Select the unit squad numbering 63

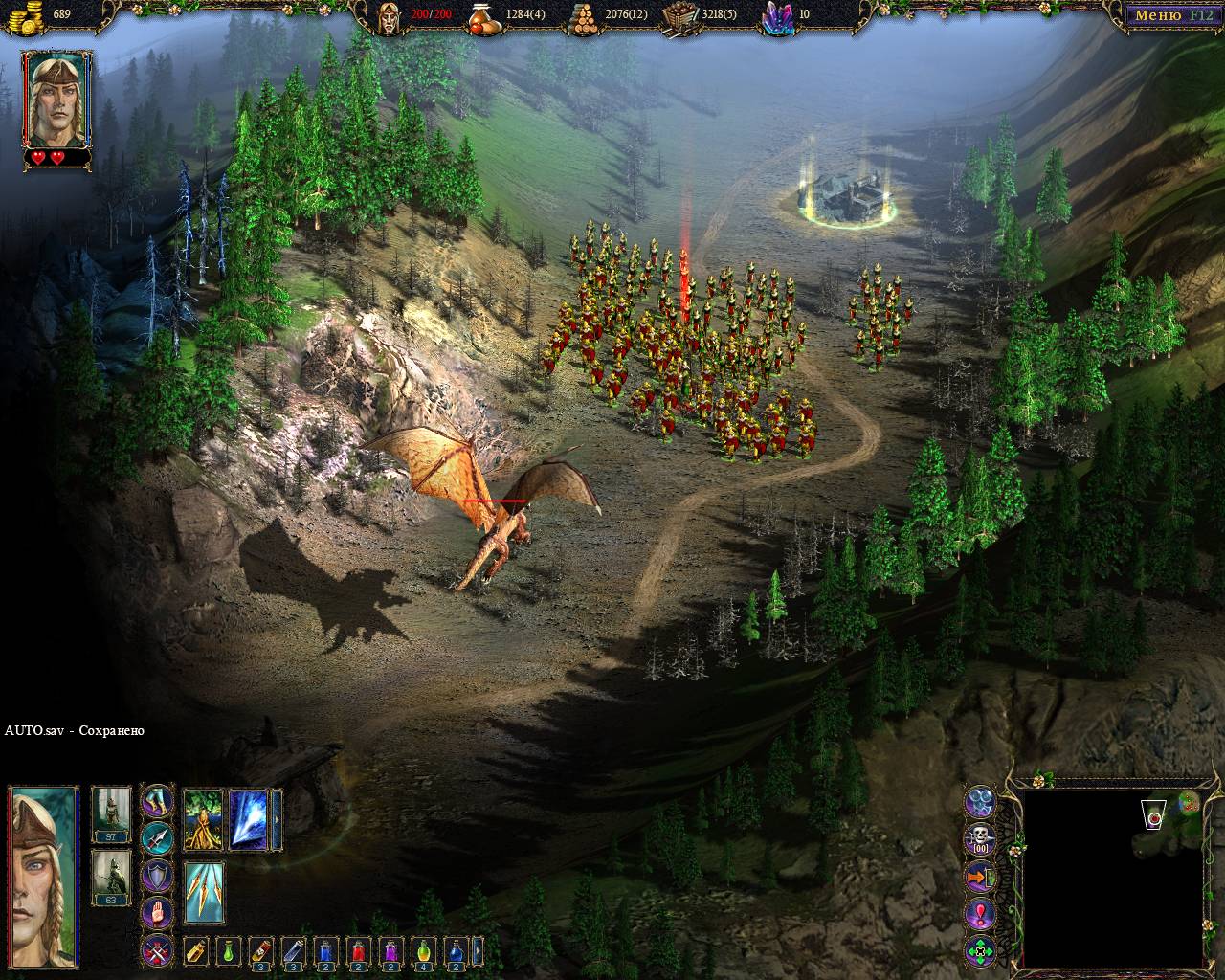pos(110,878)
